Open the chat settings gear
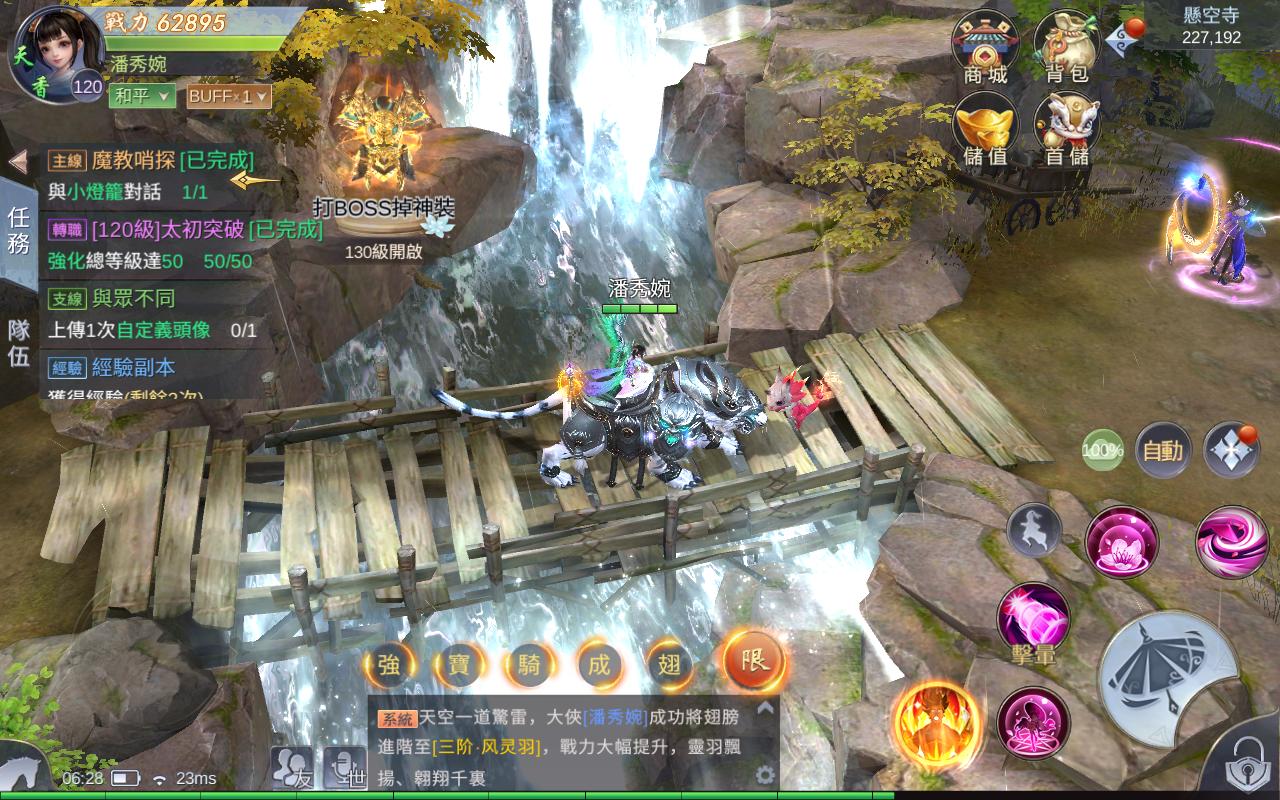 765,774
